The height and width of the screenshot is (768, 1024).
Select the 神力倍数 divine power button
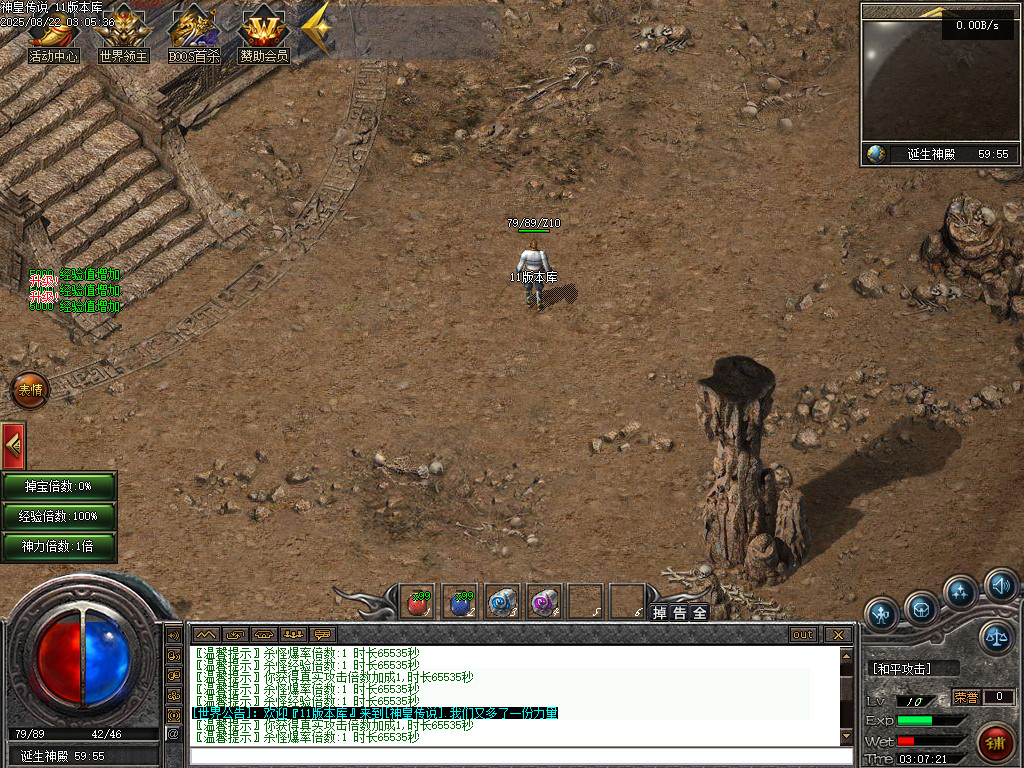pos(58,546)
